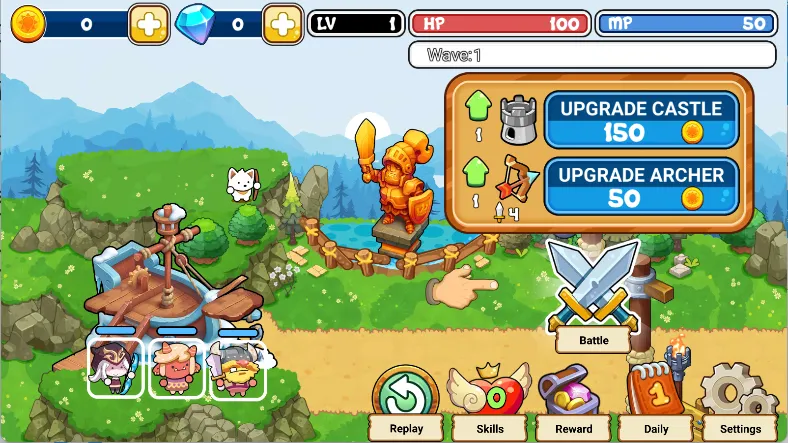Image resolution: width=788 pixels, height=443 pixels.
Task: Claim from the Reward chest
Action: 572,404
